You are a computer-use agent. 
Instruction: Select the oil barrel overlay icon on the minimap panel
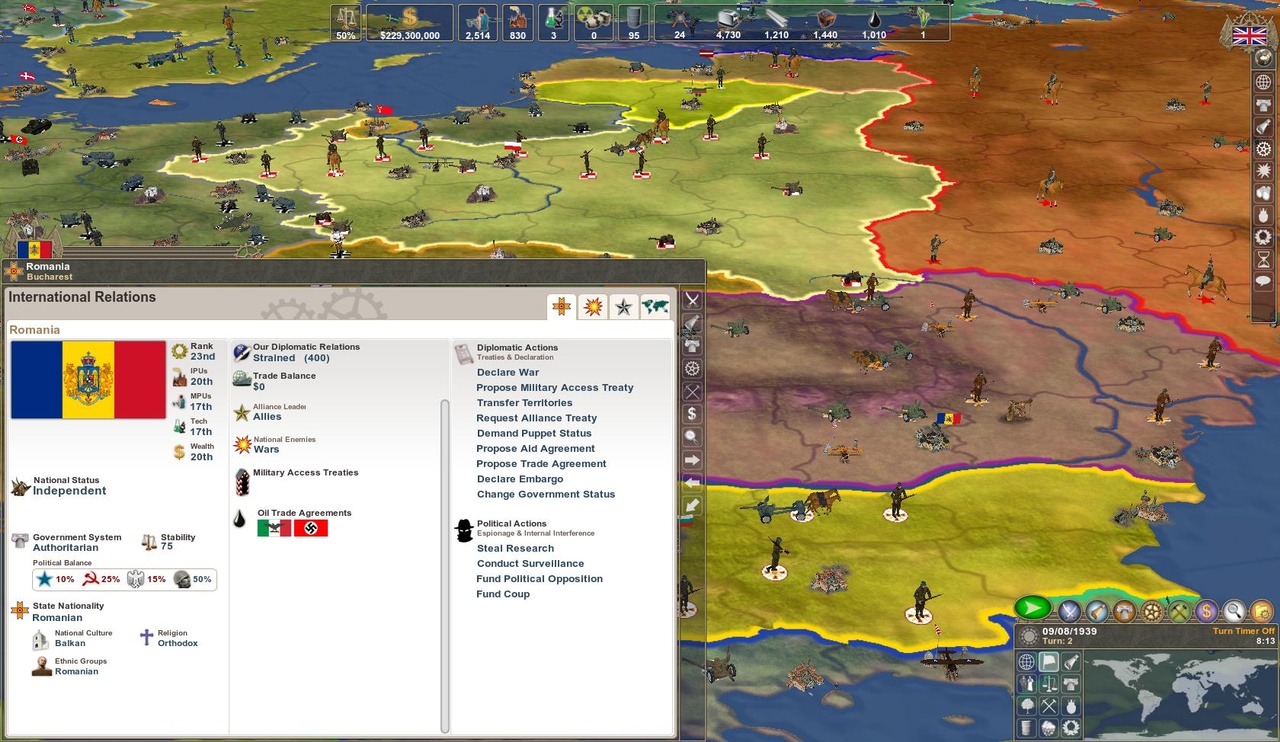[x=1027, y=728]
